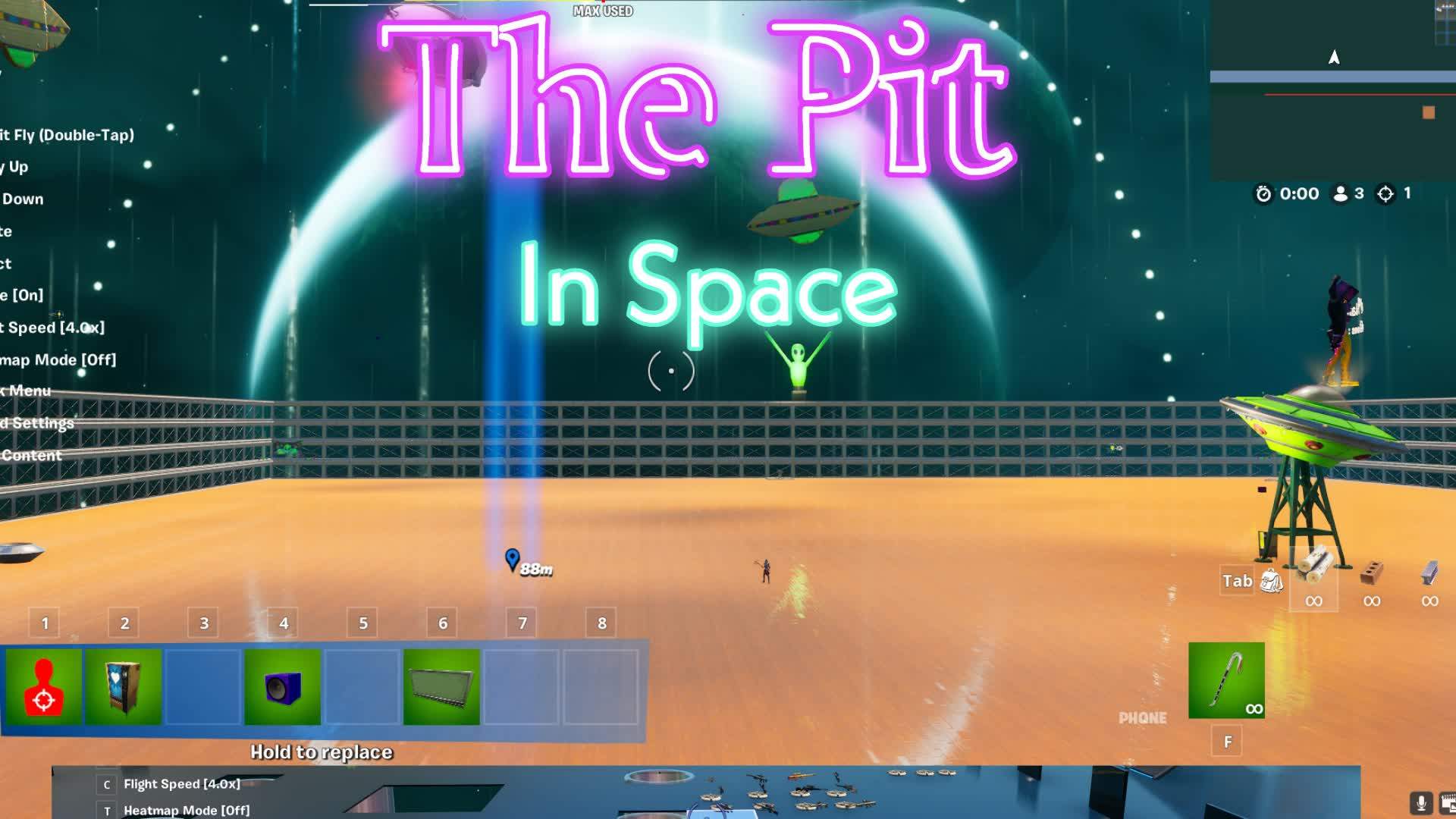Open Island Settings
Image resolution: width=1456 pixels, height=819 pixels.
(36, 423)
